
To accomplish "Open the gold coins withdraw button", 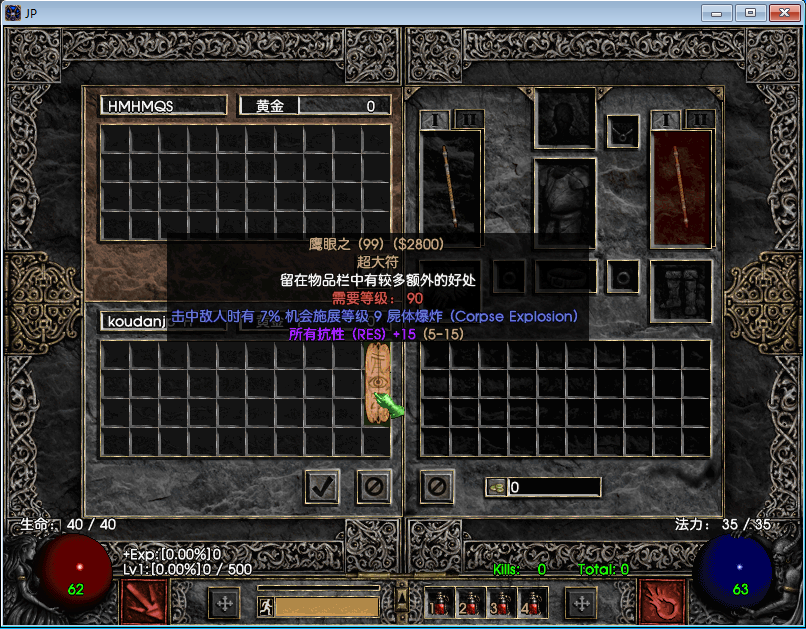I will coord(495,487).
